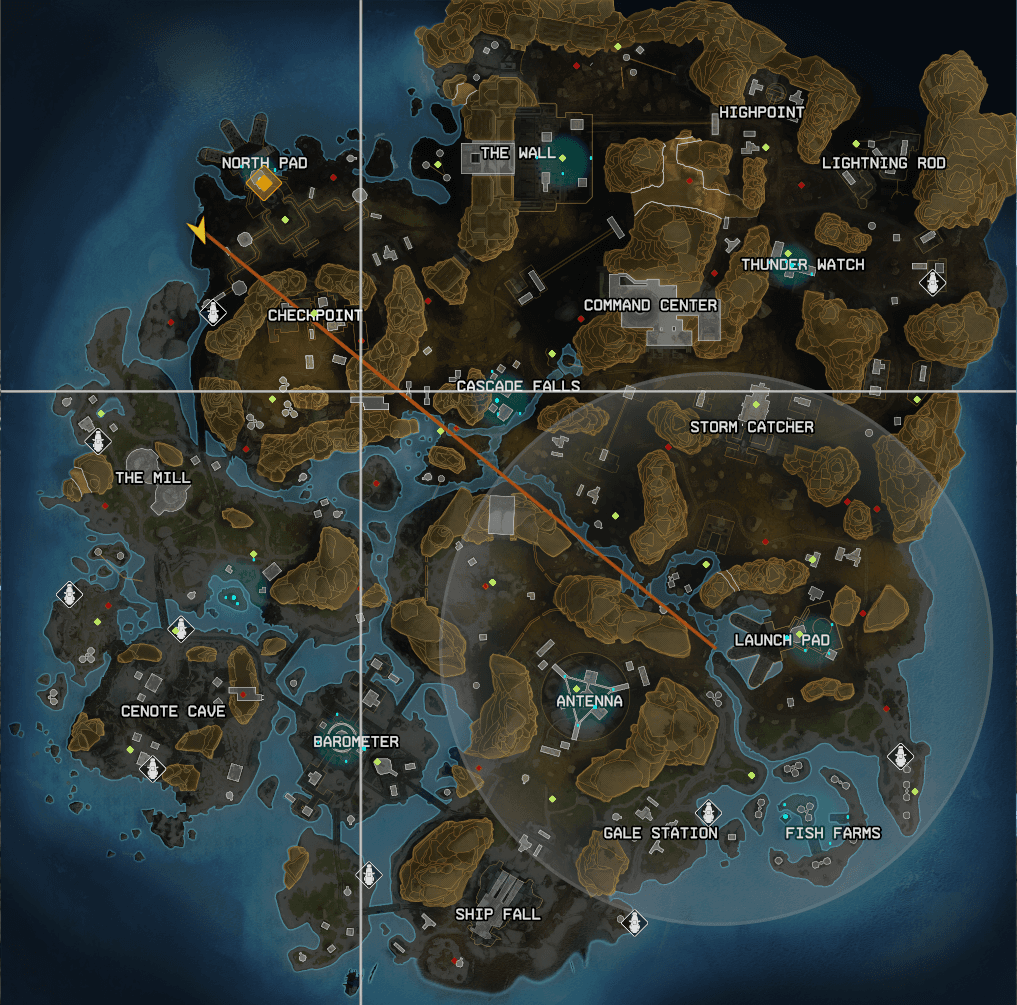
Task: Ping the Antenna location label
Action: tap(589, 701)
